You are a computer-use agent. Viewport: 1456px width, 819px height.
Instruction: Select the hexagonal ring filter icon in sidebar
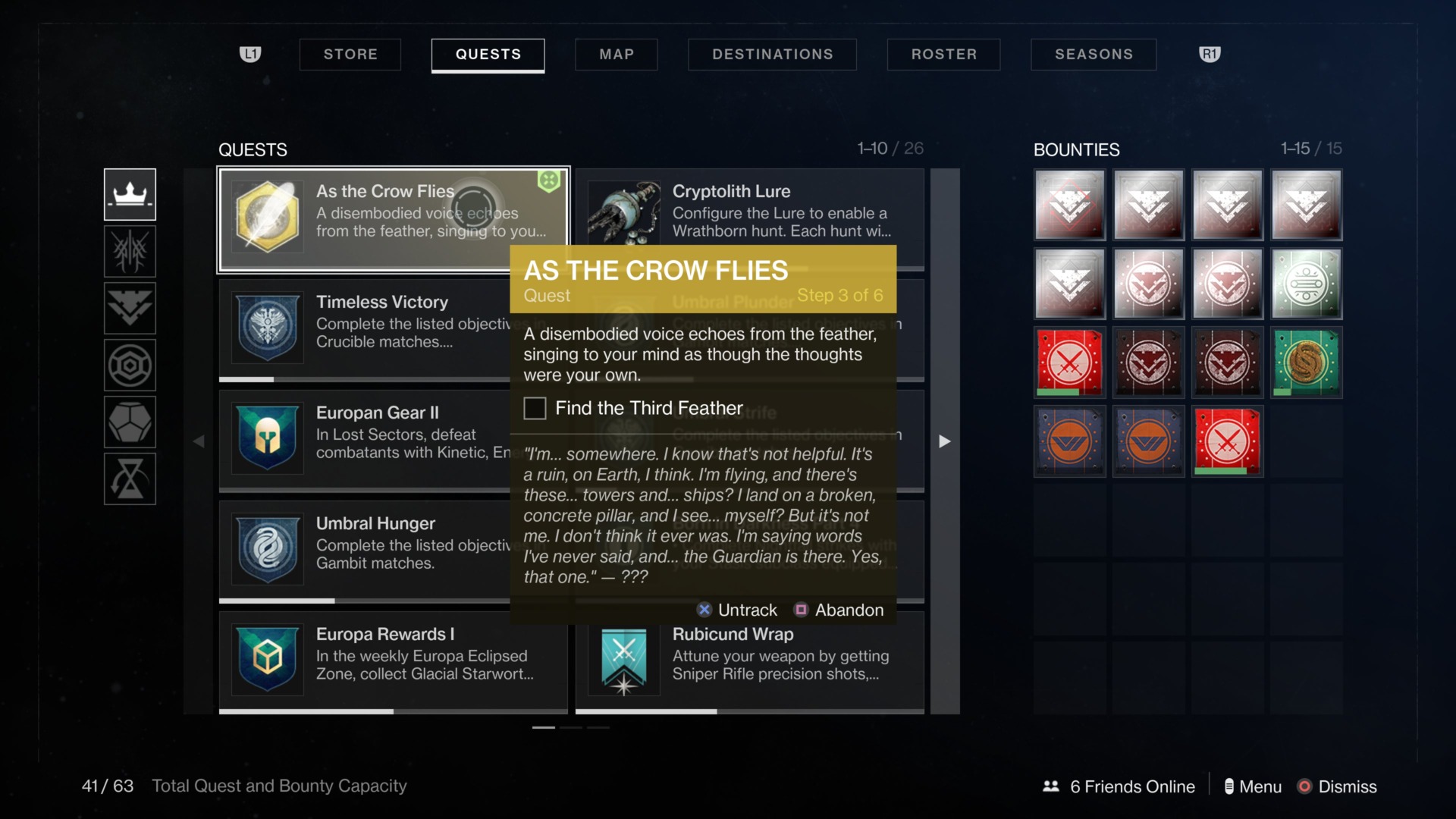pyautogui.click(x=129, y=365)
